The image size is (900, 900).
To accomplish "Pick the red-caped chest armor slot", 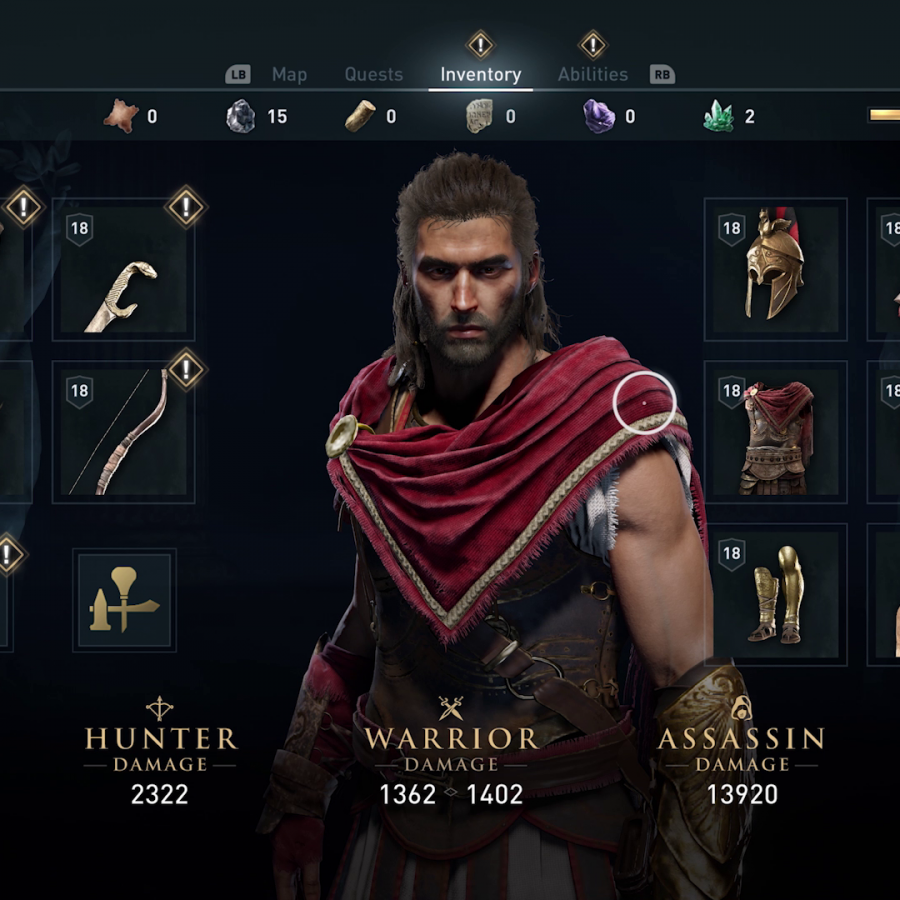I will [x=775, y=432].
